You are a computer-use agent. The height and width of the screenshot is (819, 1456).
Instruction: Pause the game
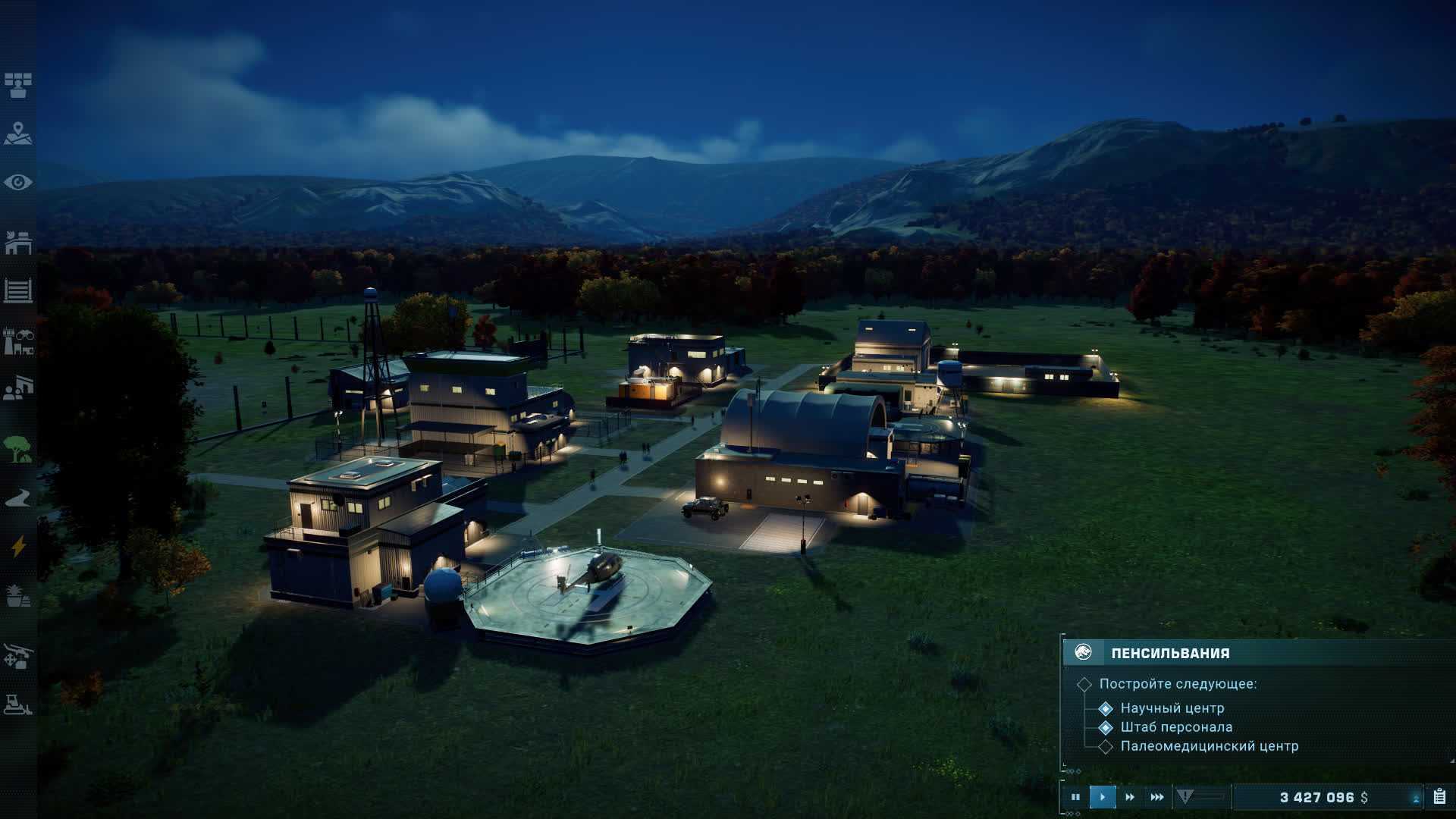click(x=1075, y=797)
